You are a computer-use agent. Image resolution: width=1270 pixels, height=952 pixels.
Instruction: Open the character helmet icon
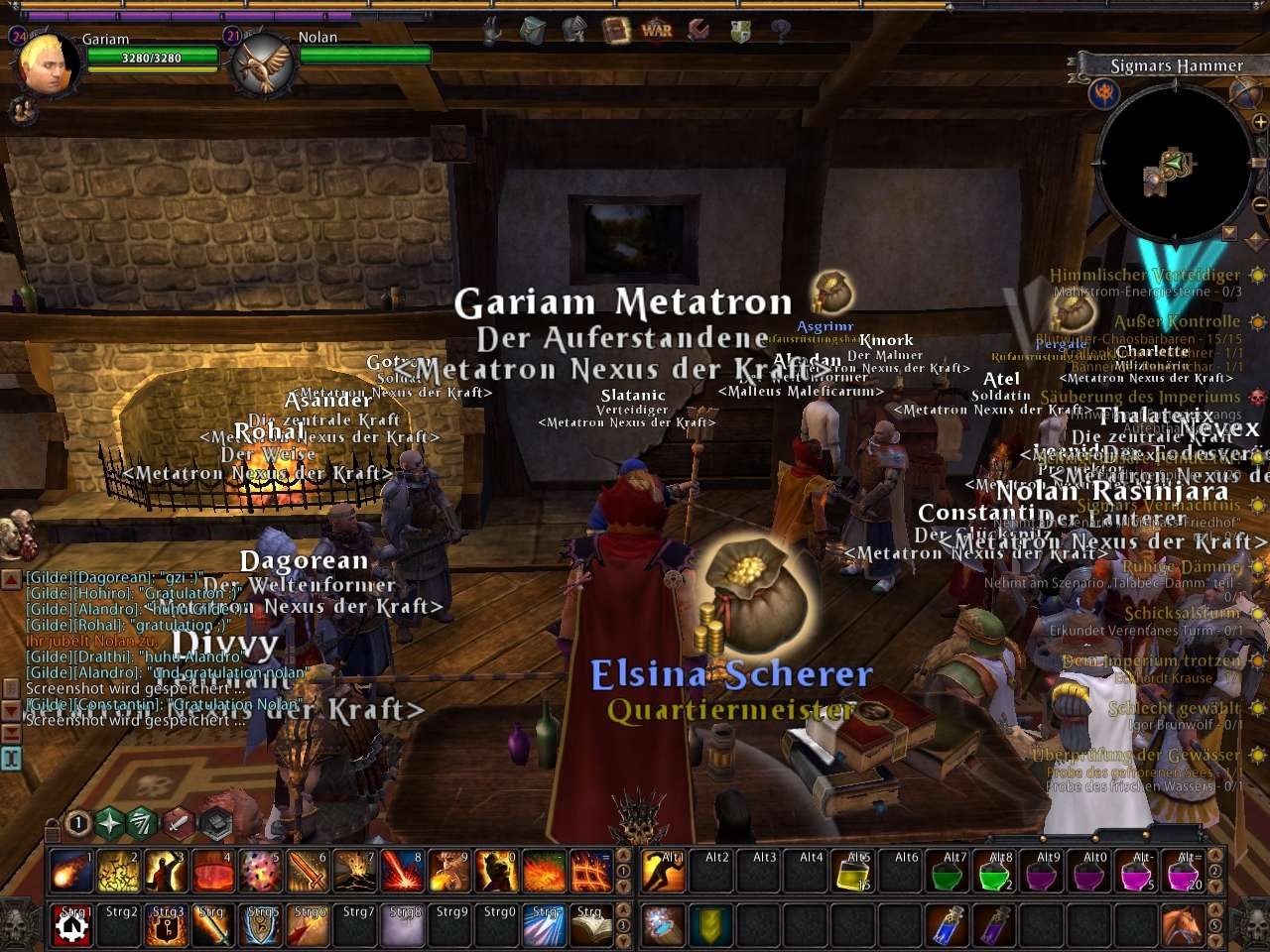point(573,31)
